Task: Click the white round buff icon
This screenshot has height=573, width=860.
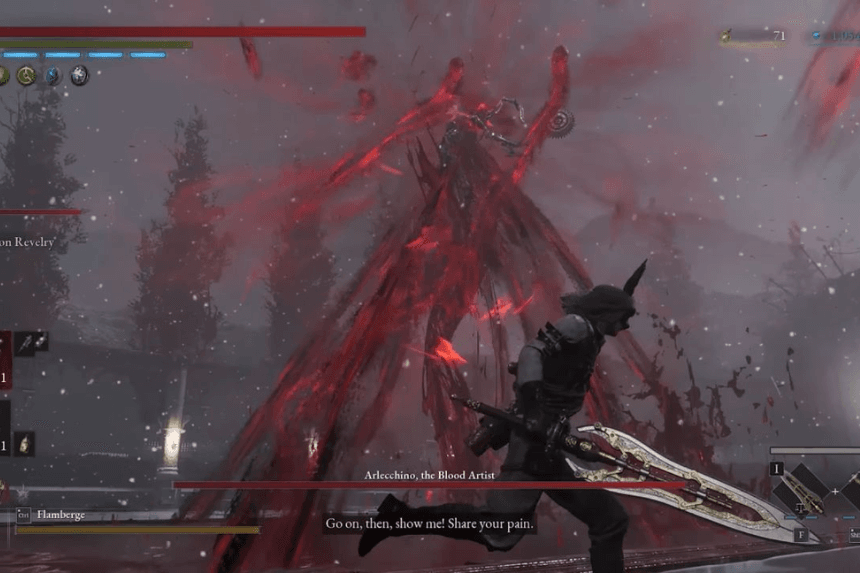Action: point(79,75)
